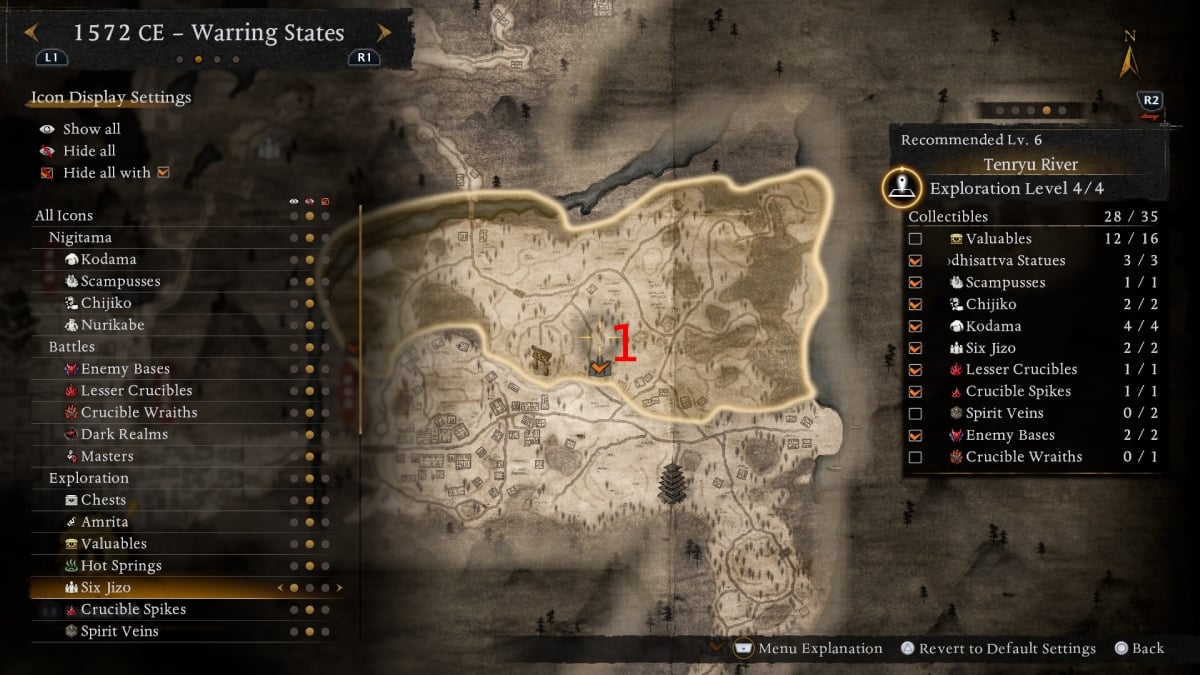
Task: Select the Enemy Bases filter row
Action: click(125, 369)
